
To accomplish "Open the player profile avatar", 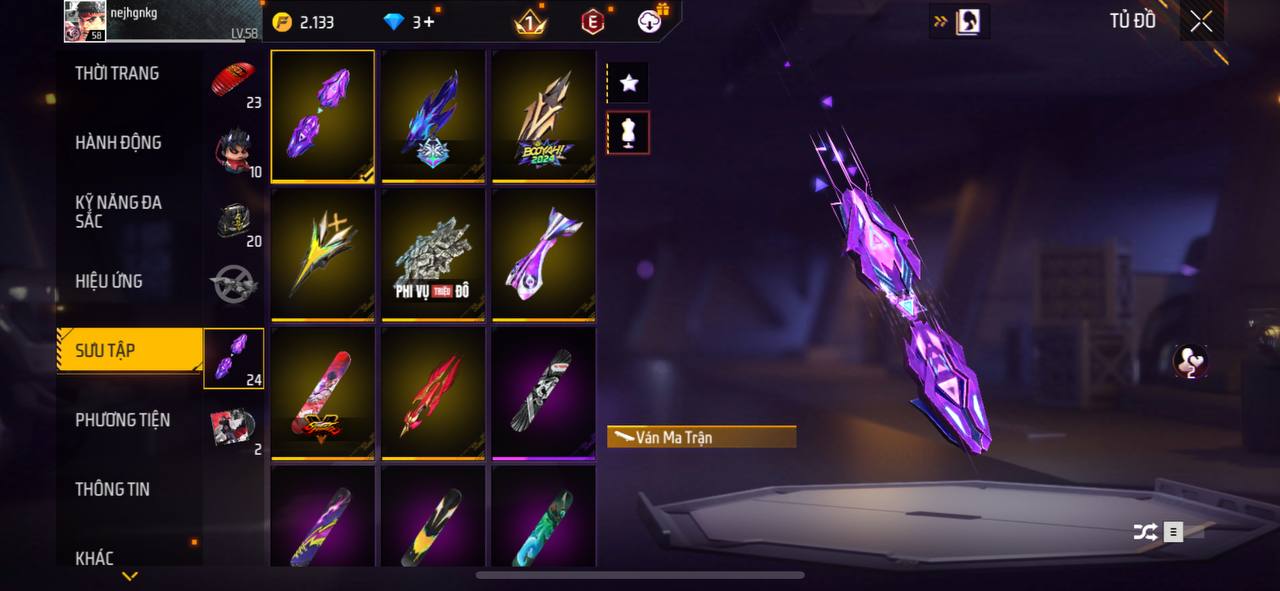I will [85, 21].
